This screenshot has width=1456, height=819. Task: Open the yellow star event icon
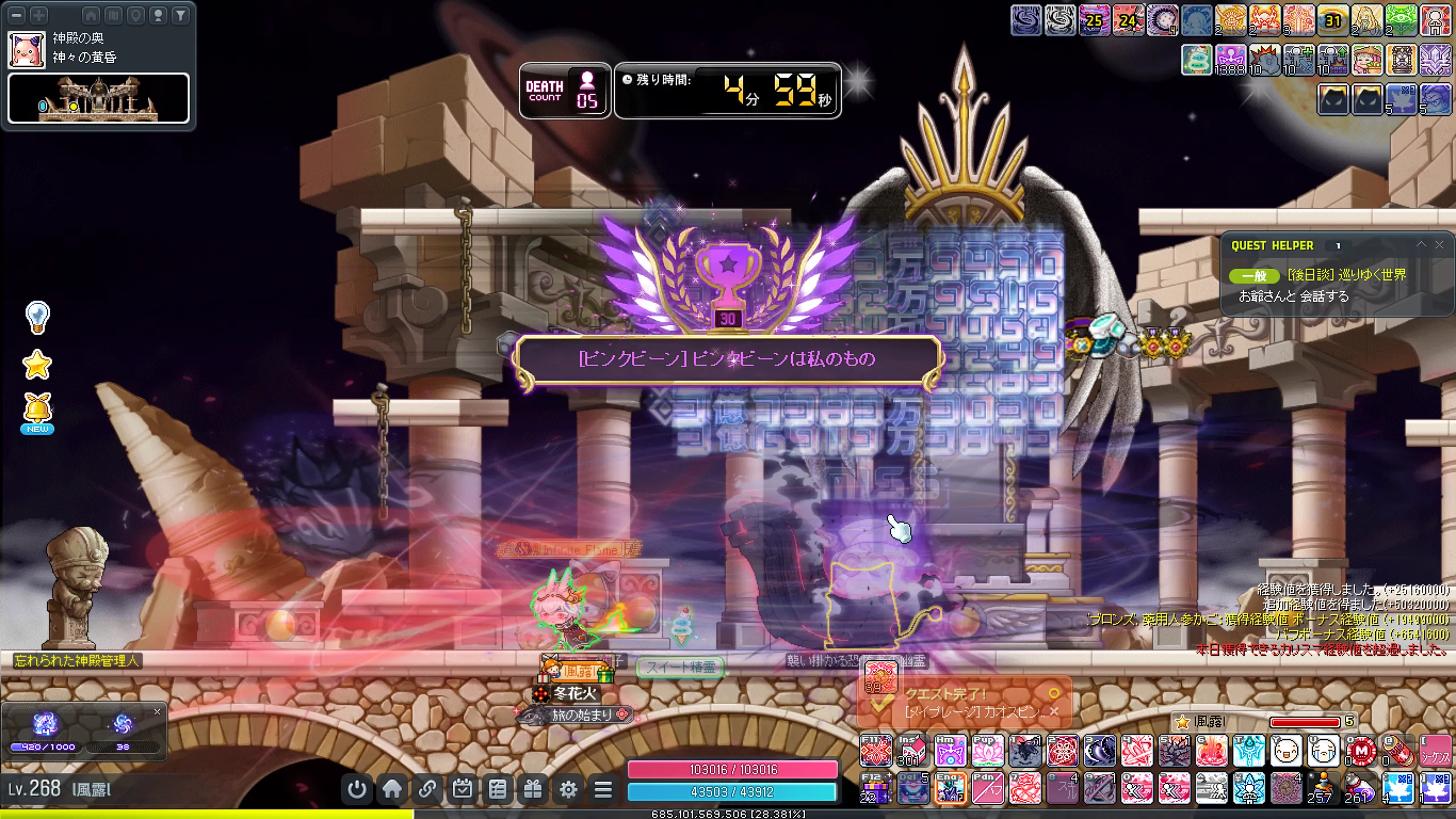[38, 365]
